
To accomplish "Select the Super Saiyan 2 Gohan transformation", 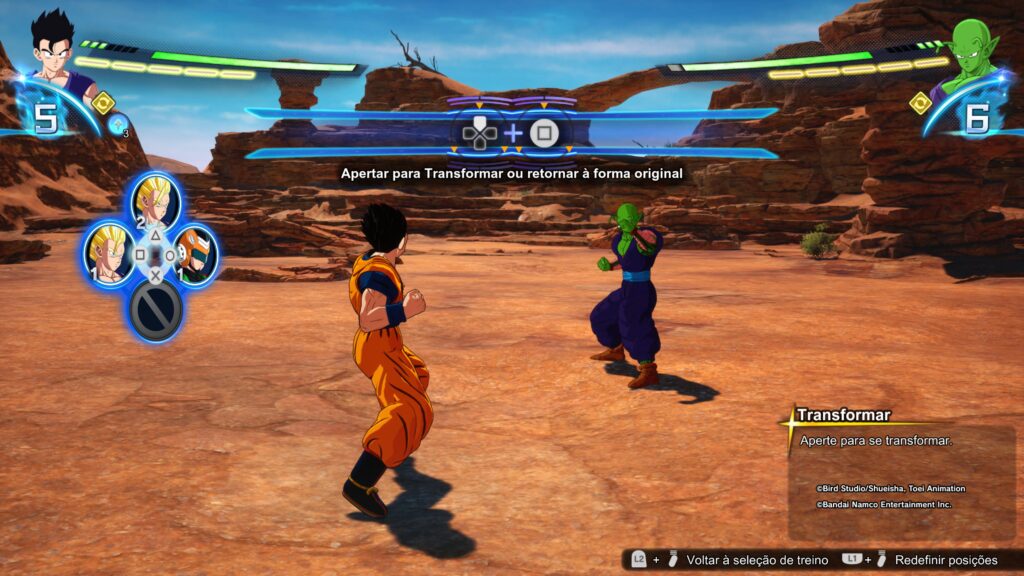I will 156,203.
